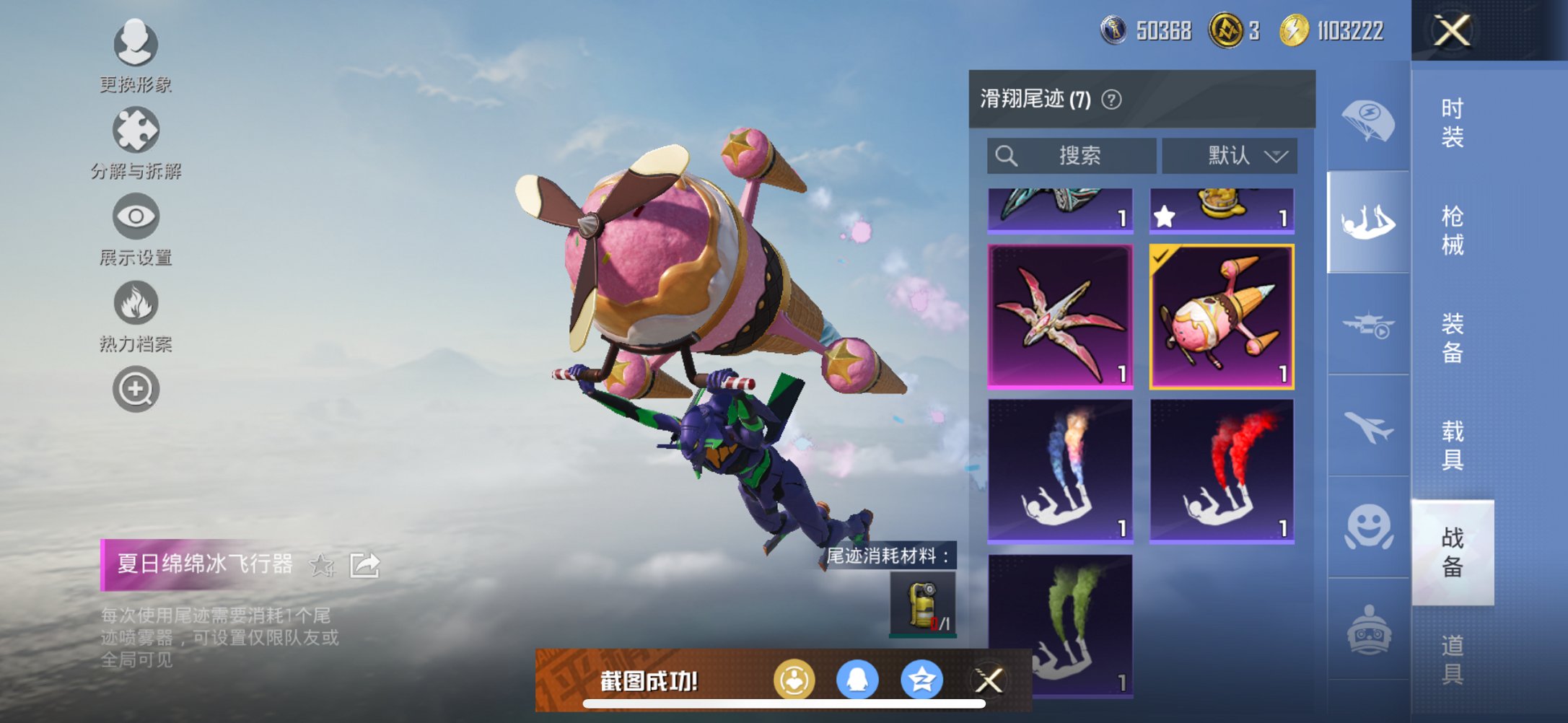Deselect the checked ice cream glider trail
The width and height of the screenshot is (1568, 723).
[x=1222, y=315]
